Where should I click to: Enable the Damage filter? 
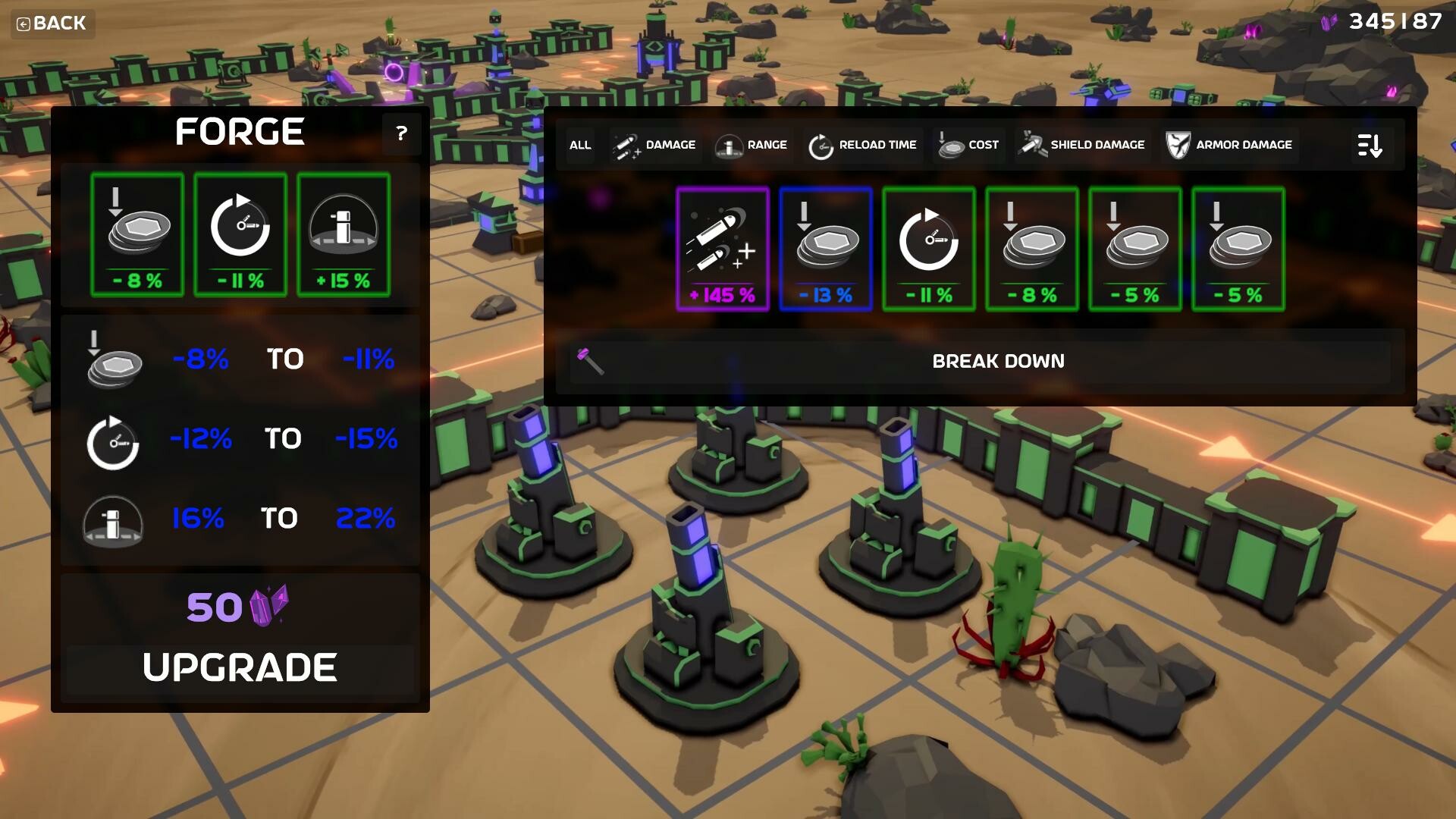pyautogui.click(x=654, y=145)
